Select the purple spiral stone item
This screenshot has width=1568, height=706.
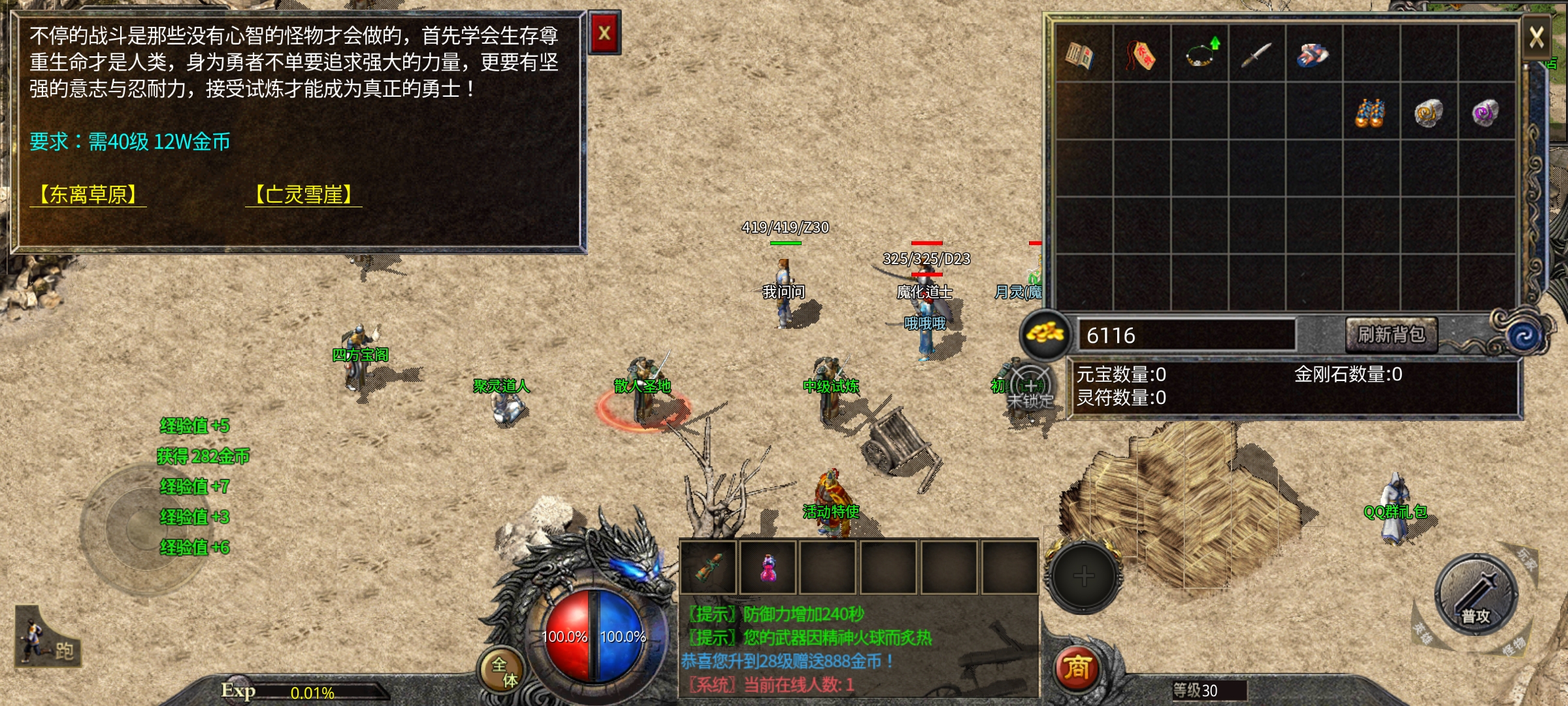coord(1486,112)
